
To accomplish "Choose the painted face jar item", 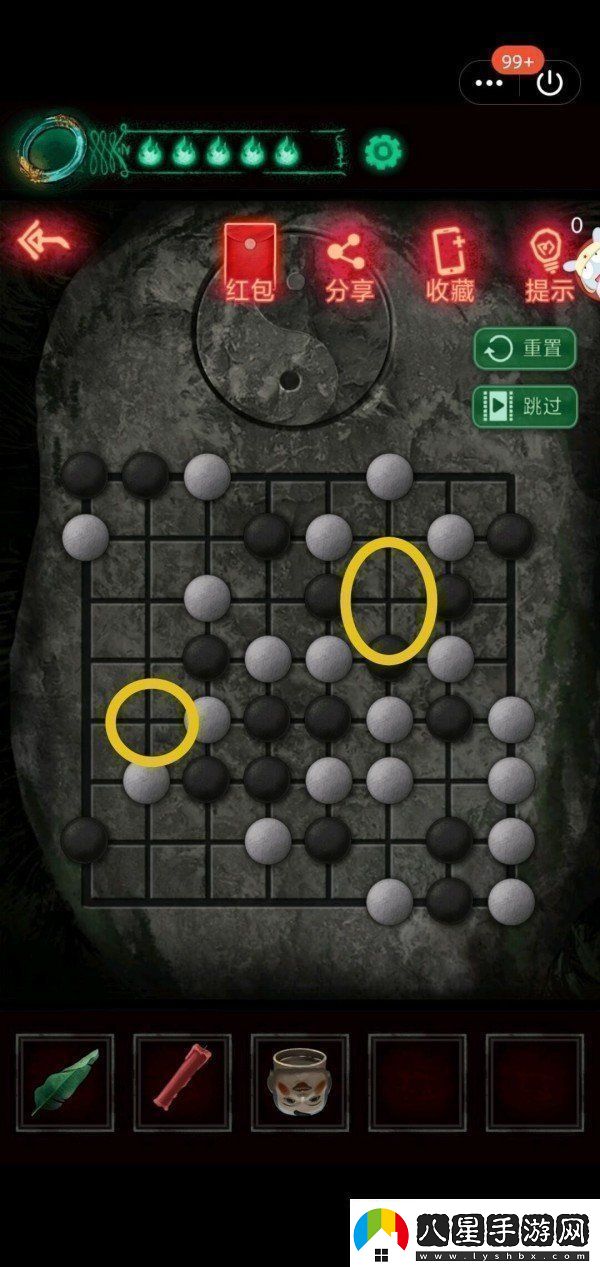I will [x=299, y=1082].
